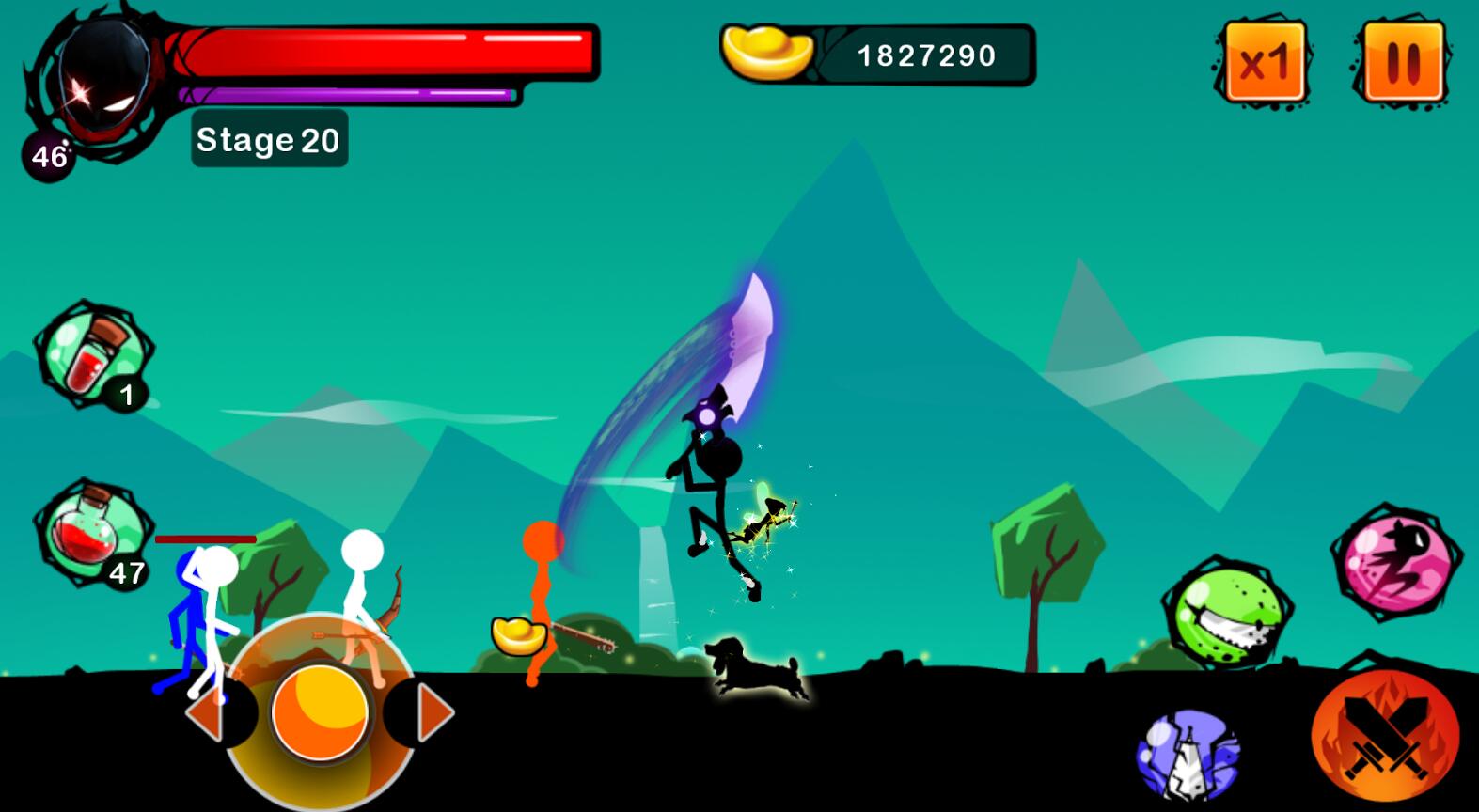Viewport: 1479px width, 812px height.
Task: Activate the pink dash skill orb
Action: pos(1394,562)
